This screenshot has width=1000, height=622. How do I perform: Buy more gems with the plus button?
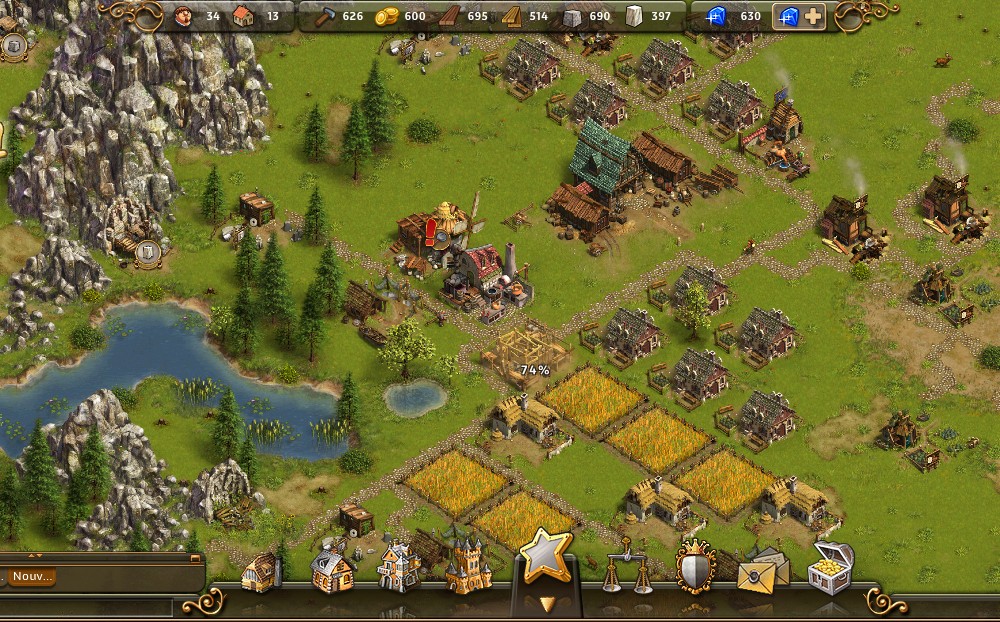pos(812,16)
